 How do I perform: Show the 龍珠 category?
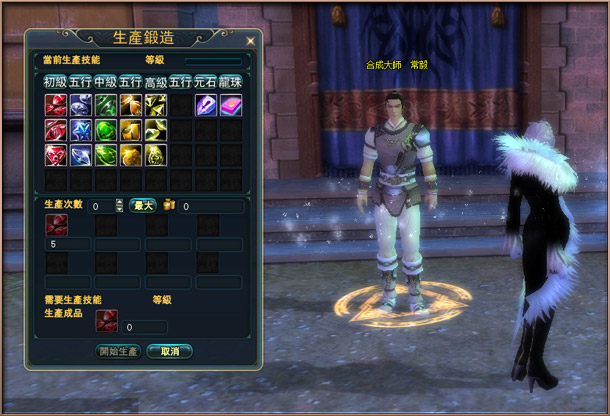click(x=231, y=81)
